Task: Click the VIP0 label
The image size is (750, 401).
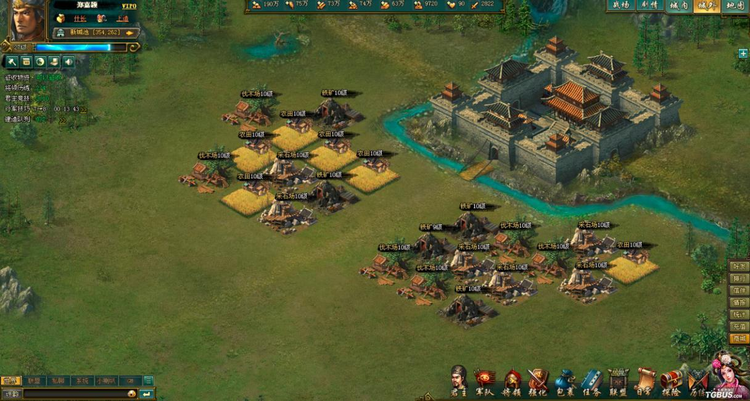Action: tap(127, 5)
